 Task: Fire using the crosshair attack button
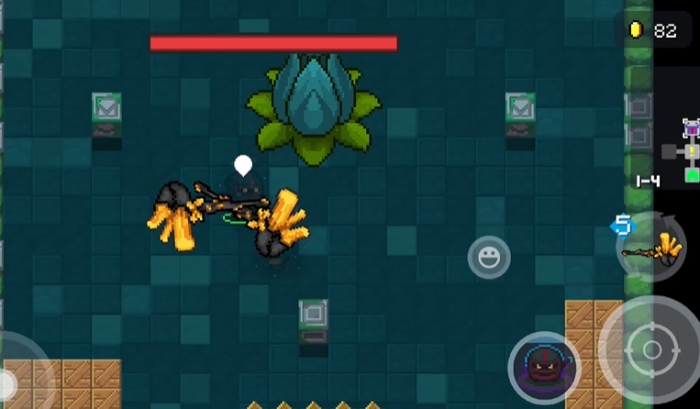tap(652, 349)
